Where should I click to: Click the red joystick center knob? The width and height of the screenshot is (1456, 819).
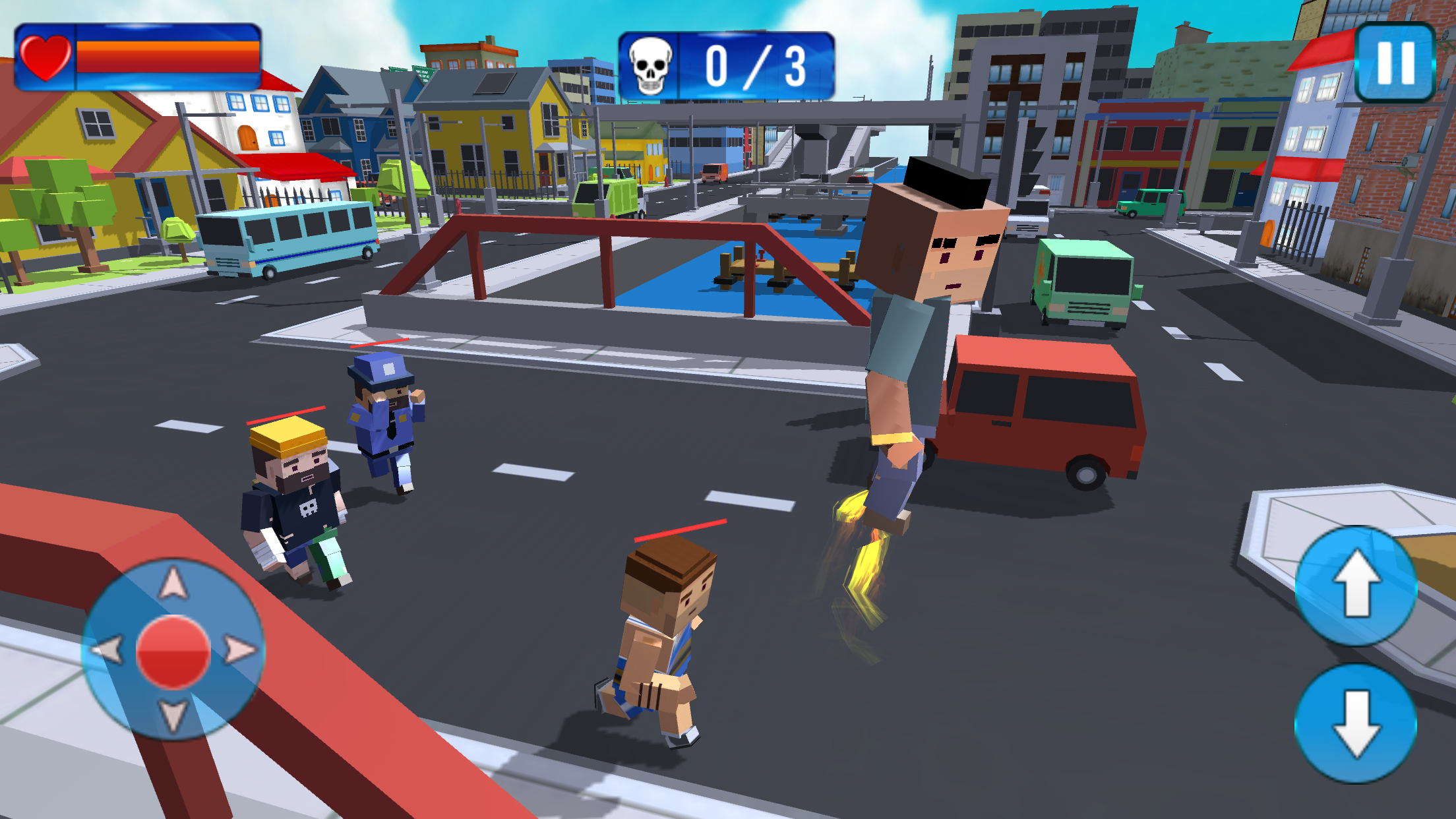pos(173,652)
